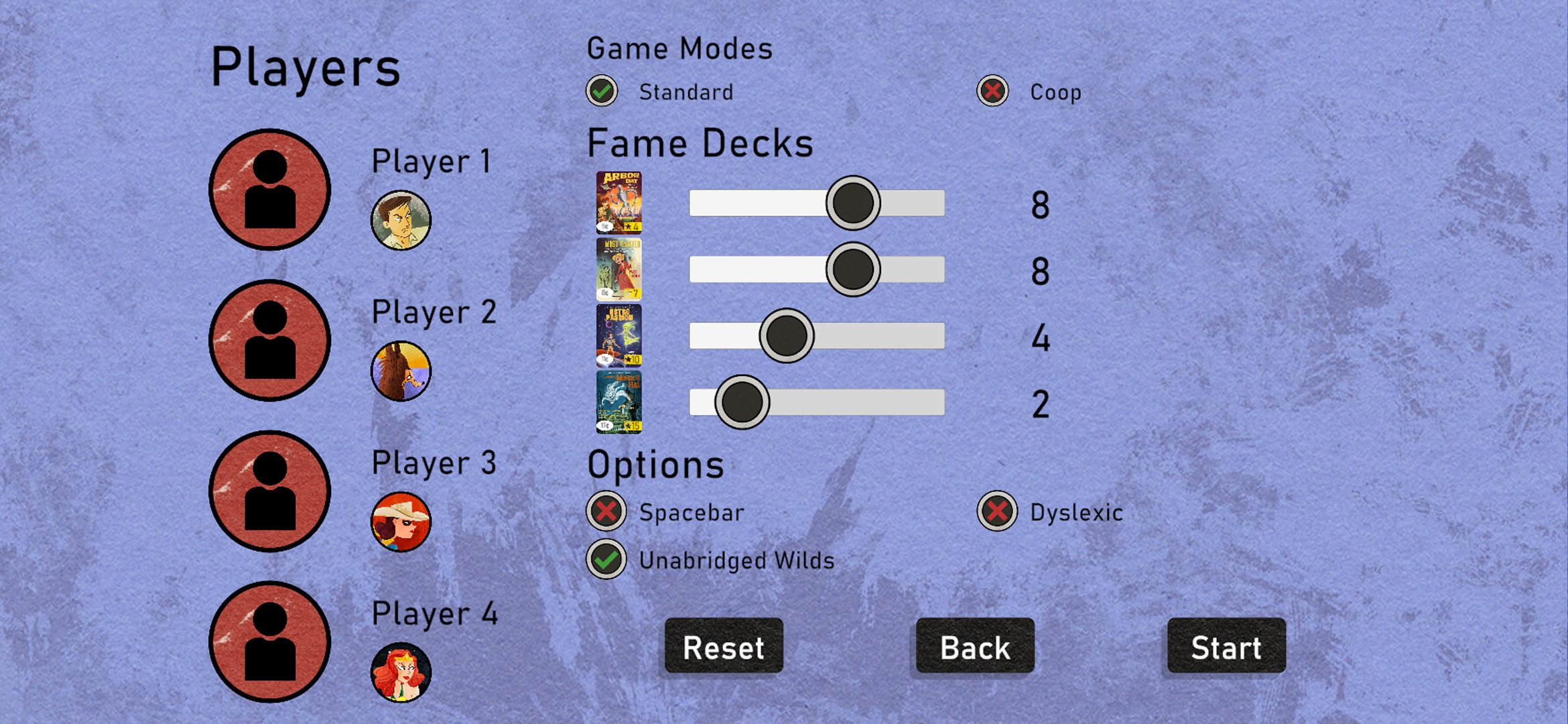Select Player 3's red avatar icon
Screen dimensions: 1568x724
click(x=269, y=491)
